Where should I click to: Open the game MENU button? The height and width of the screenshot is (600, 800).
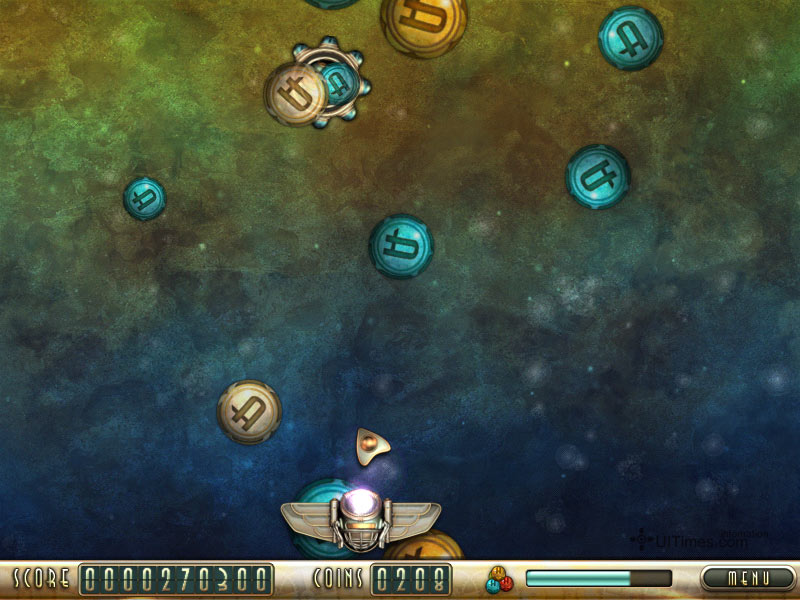747,578
